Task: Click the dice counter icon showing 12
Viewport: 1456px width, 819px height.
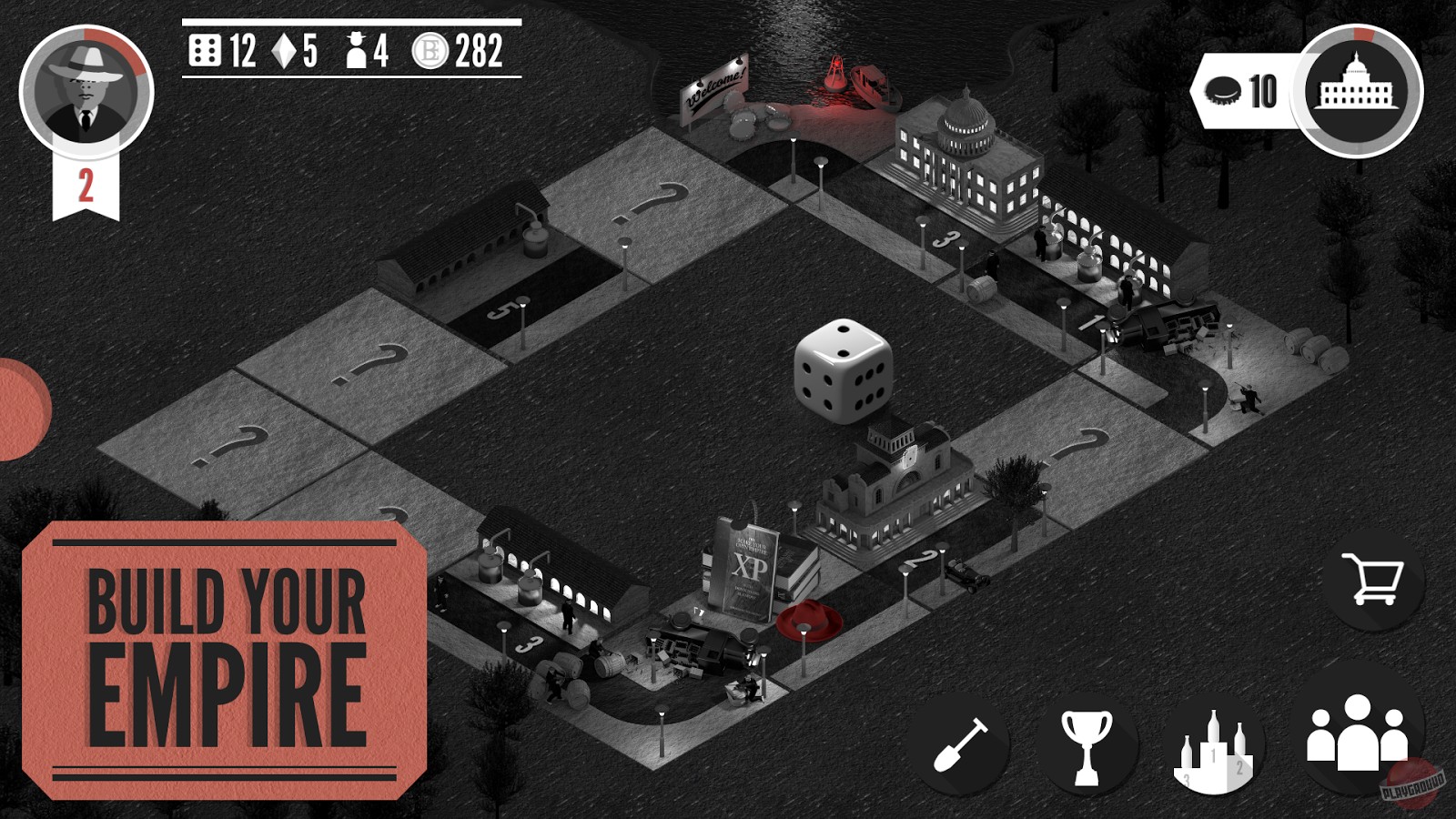Action: pyautogui.click(x=204, y=52)
